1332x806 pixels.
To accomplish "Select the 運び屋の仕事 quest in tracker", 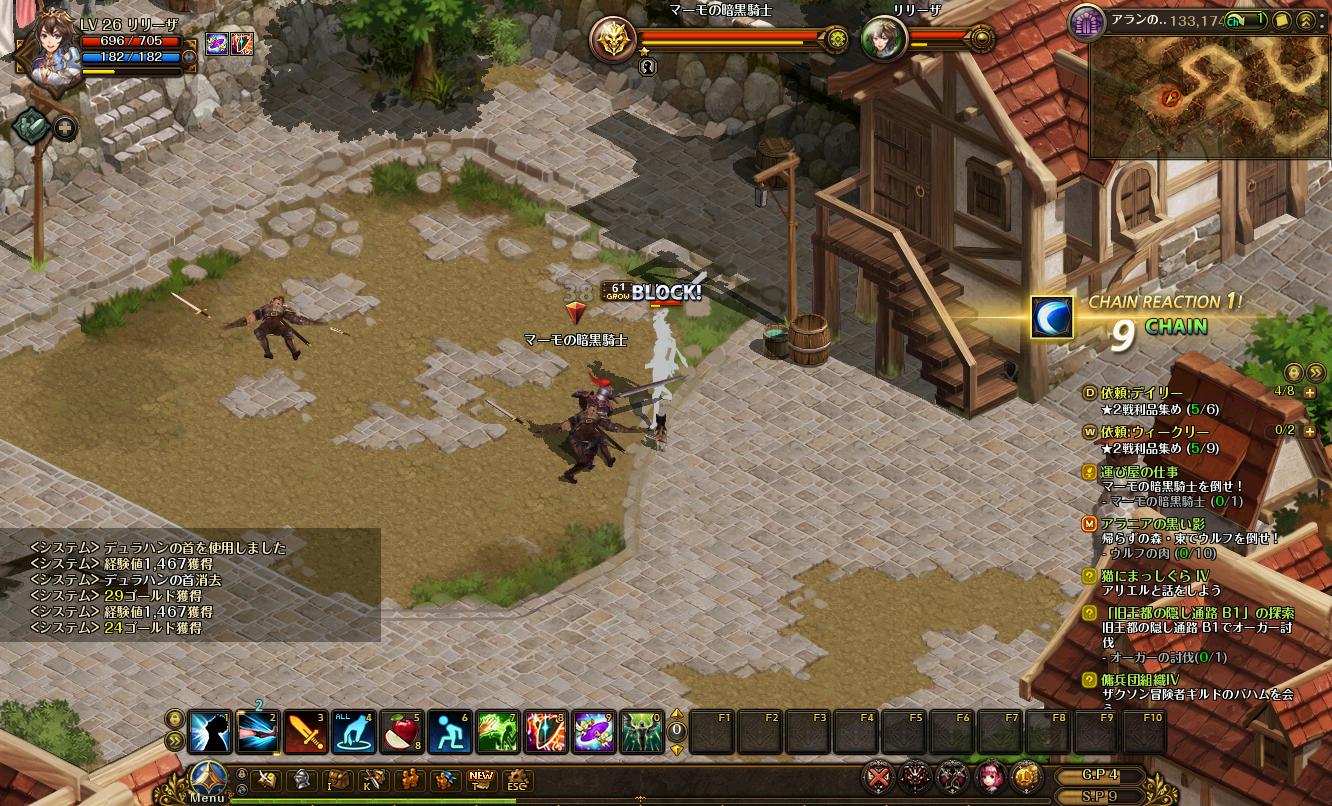I will click(x=1139, y=472).
